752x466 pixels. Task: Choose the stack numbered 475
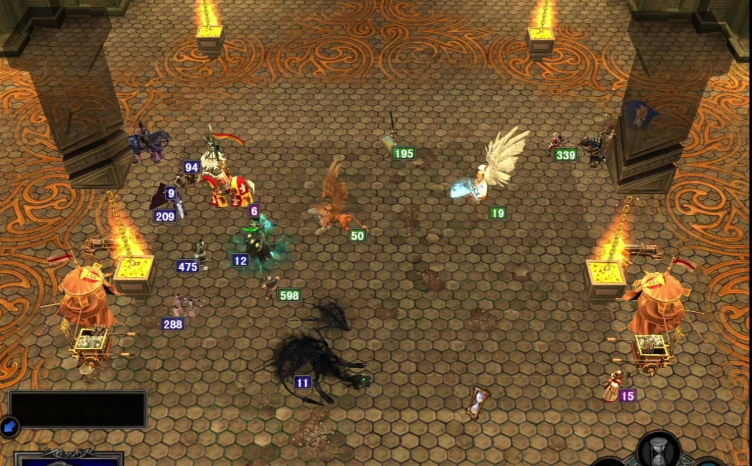[x=201, y=255]
